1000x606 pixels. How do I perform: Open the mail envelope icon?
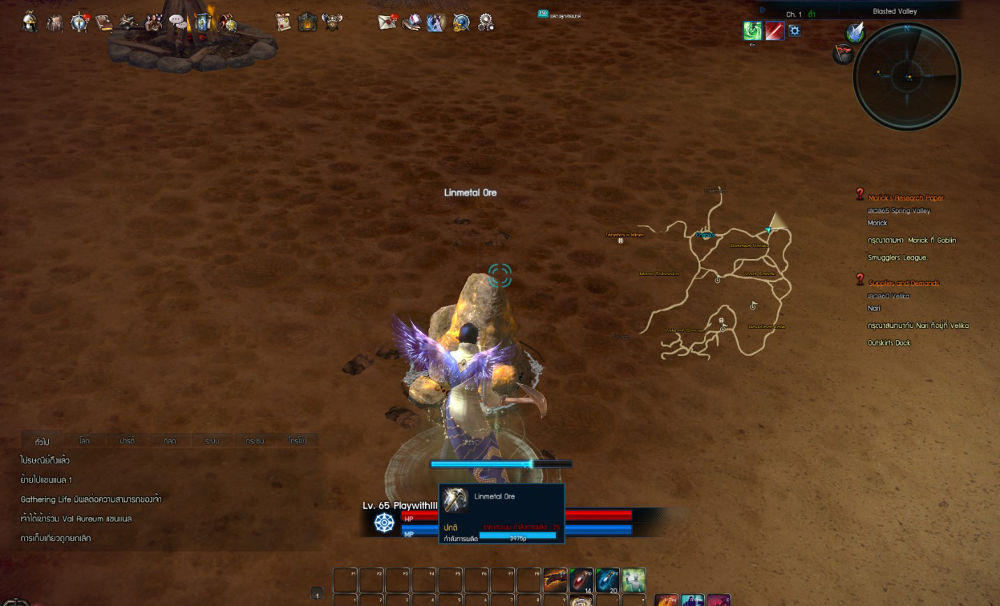[x=387, y=21]
